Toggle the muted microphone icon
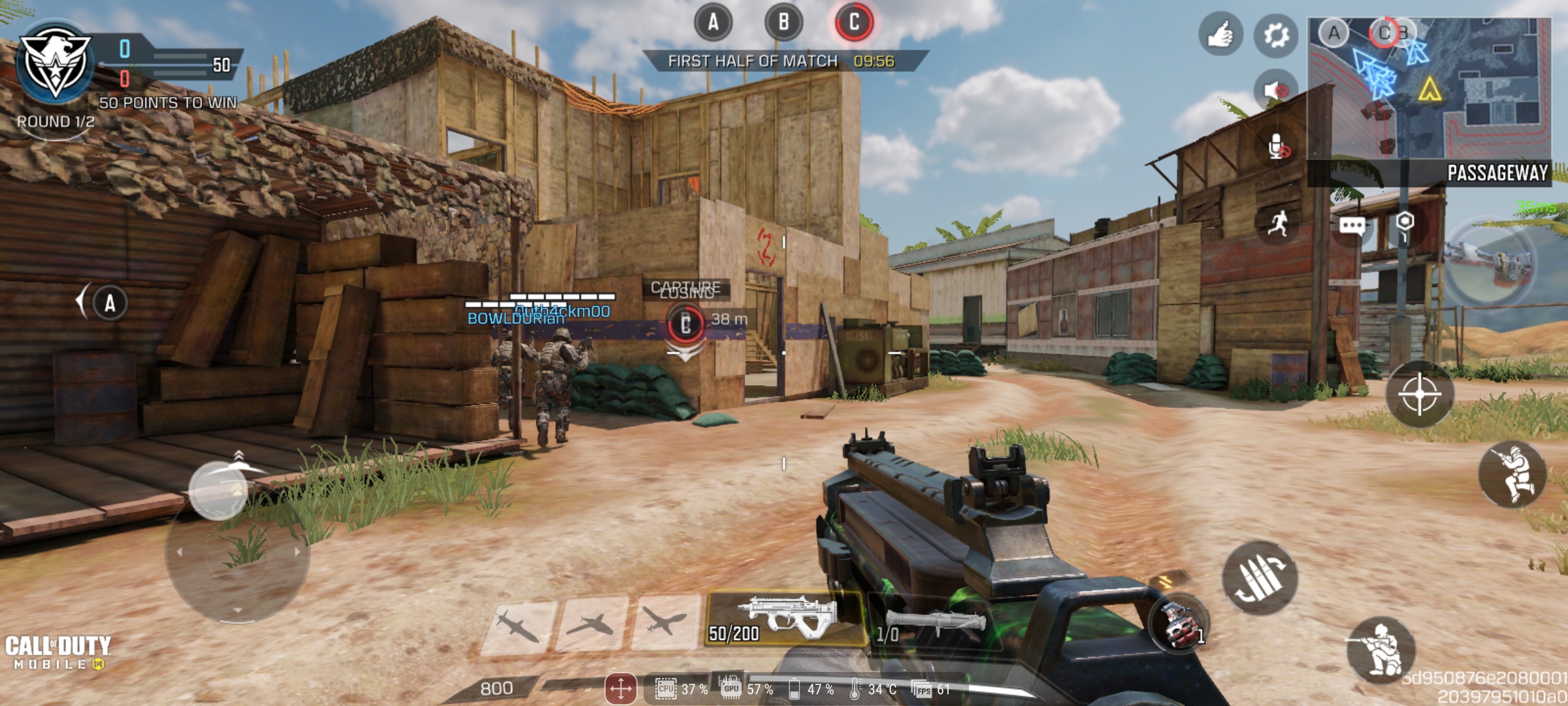 coord(1277,148)
